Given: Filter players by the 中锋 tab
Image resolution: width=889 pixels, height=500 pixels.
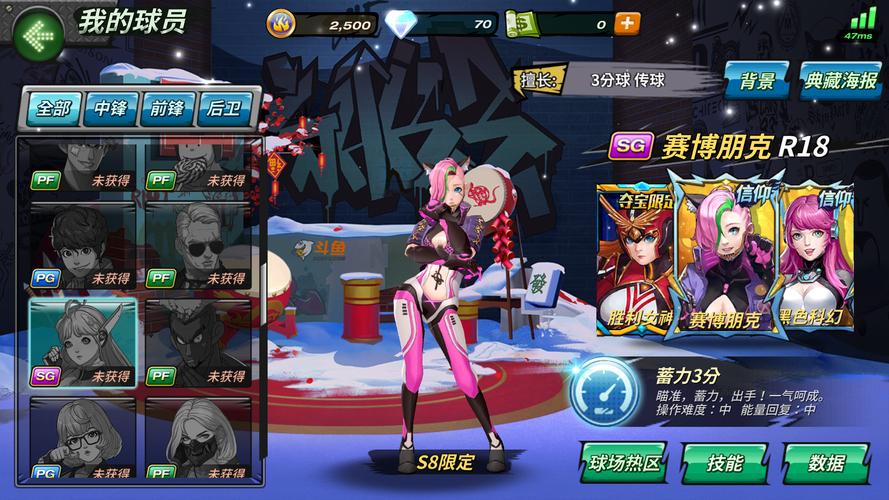Looking at the screenshot, I should 110,108.
